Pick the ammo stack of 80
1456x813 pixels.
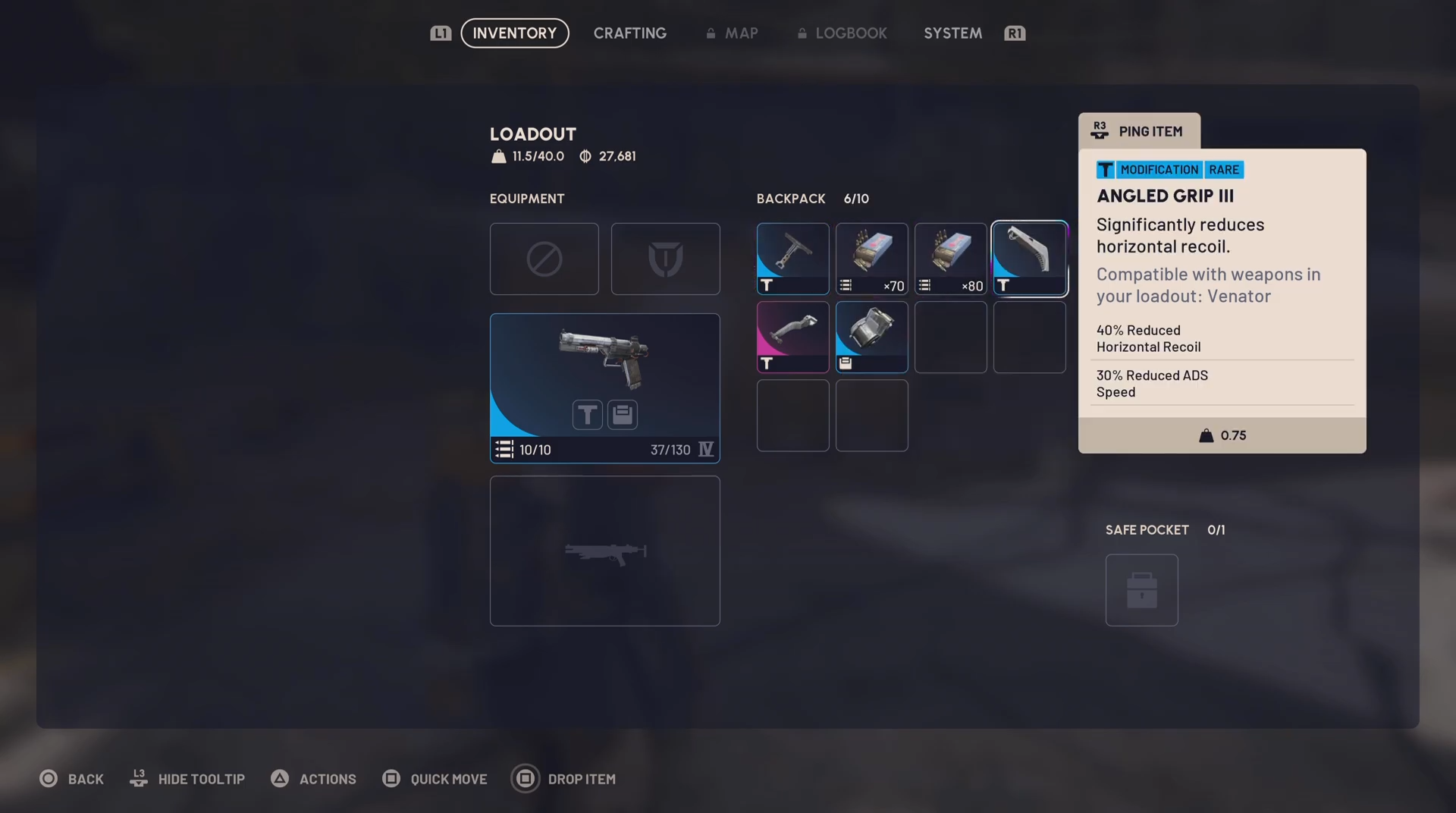pos(950,259)
